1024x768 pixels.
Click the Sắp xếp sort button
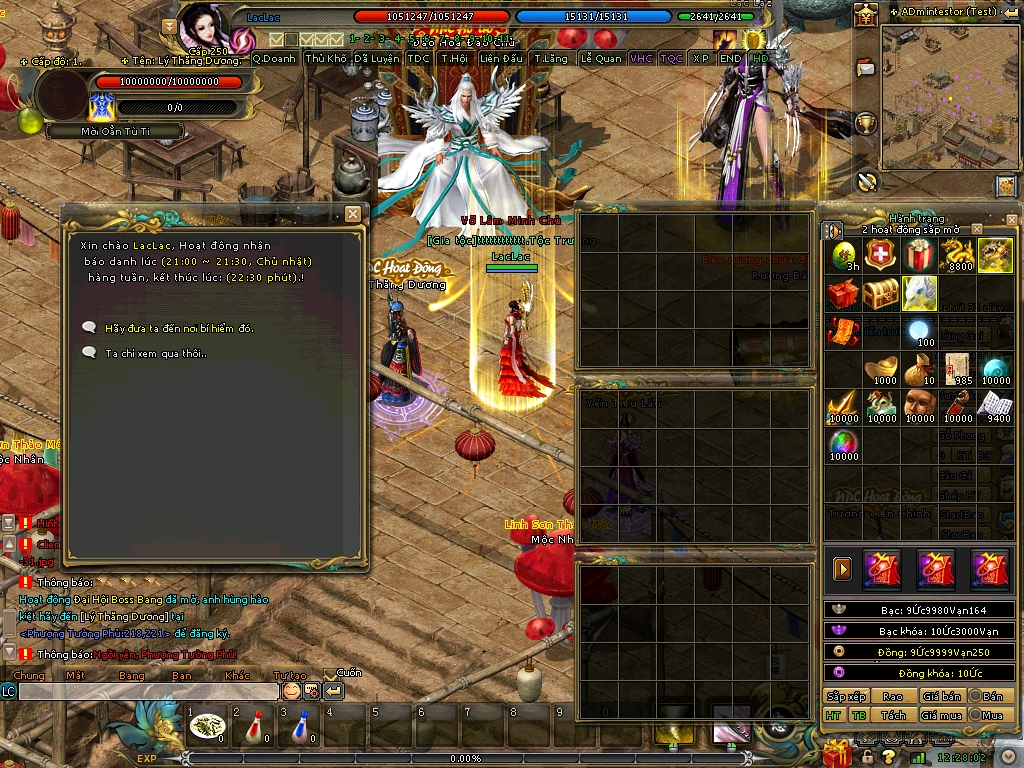pyautogui.click(x=846, y=696)
